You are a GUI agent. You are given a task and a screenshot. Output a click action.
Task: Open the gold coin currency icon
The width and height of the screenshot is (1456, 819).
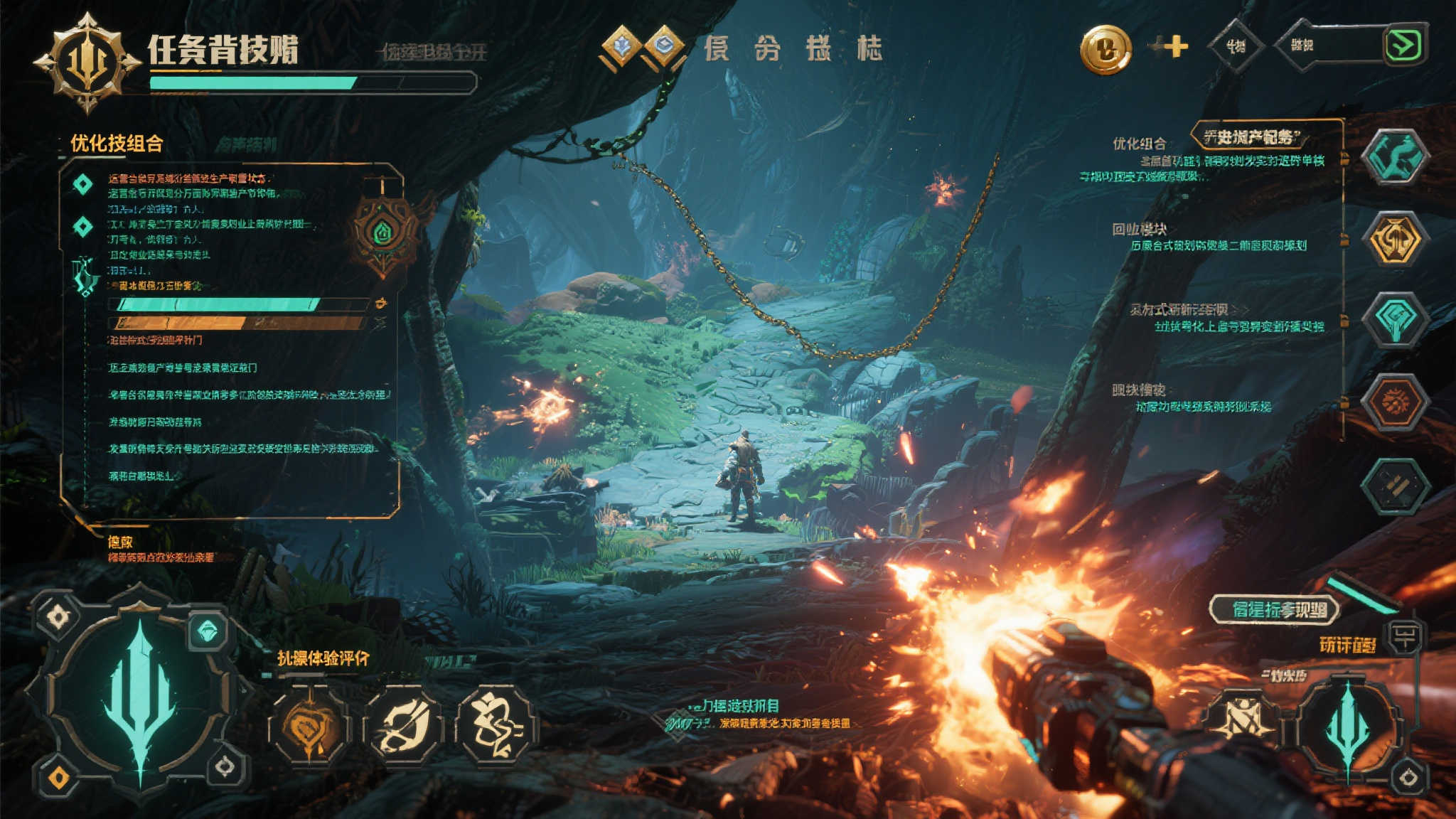(x=1106, y=49)
